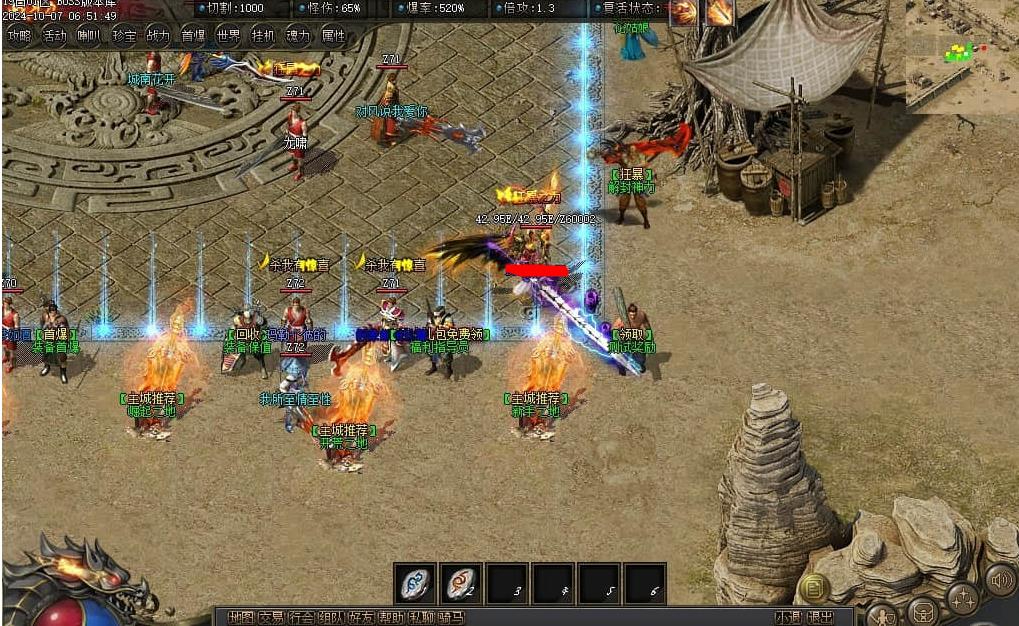Open the 交易 trade window
The image size is (1019, 626).
271,617
